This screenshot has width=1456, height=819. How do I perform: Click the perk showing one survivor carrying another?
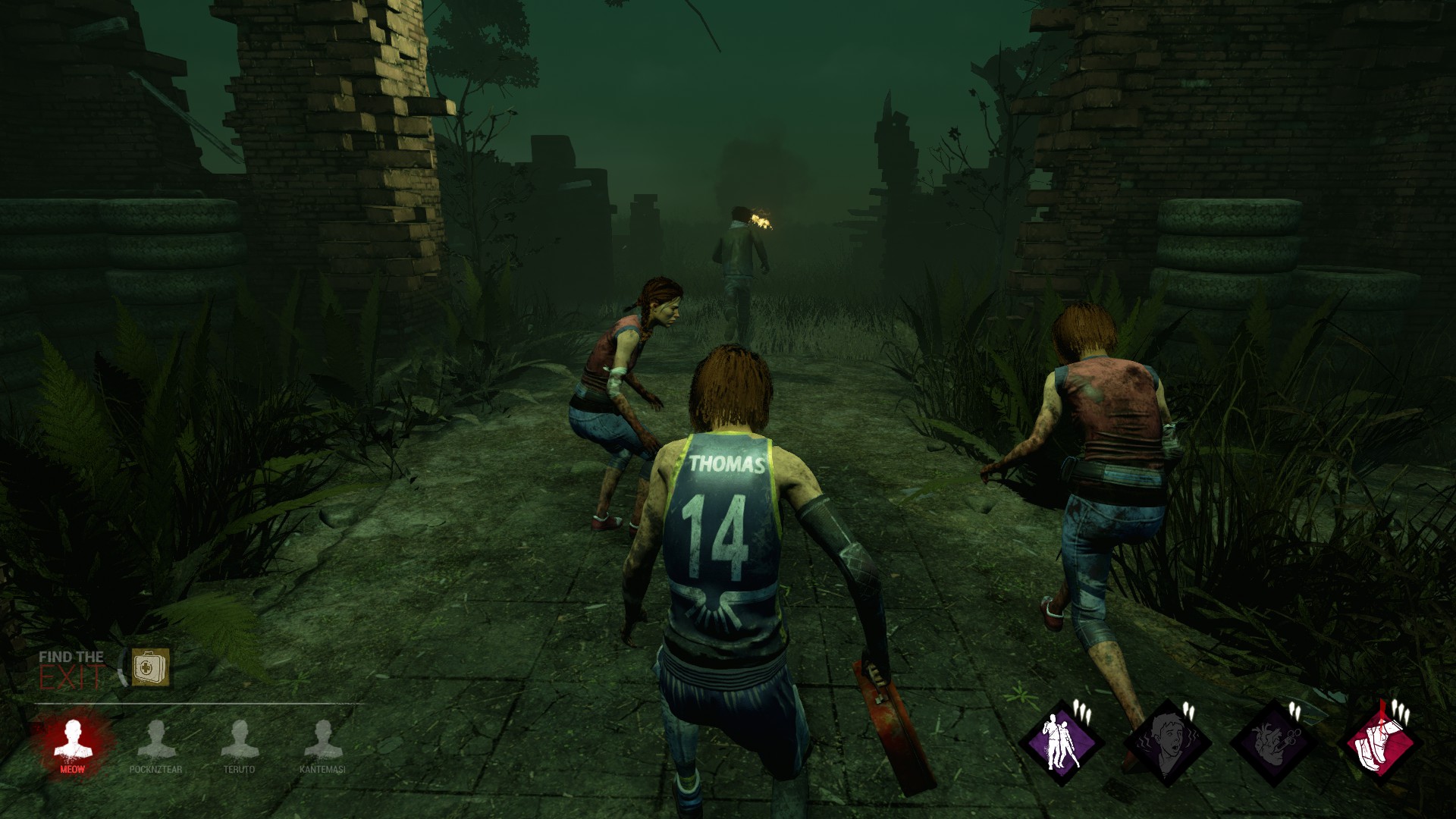(x=1059, y=742)
